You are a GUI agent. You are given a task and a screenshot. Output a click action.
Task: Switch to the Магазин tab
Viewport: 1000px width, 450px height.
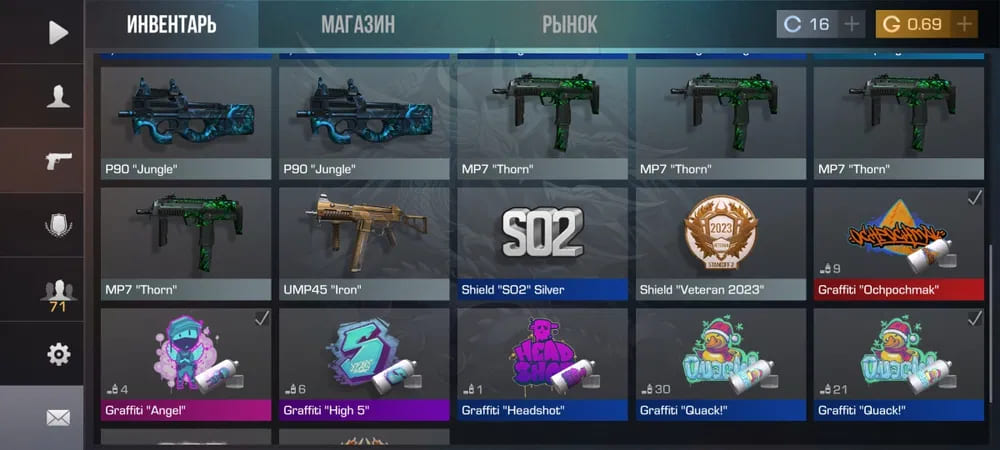[357, 24]
